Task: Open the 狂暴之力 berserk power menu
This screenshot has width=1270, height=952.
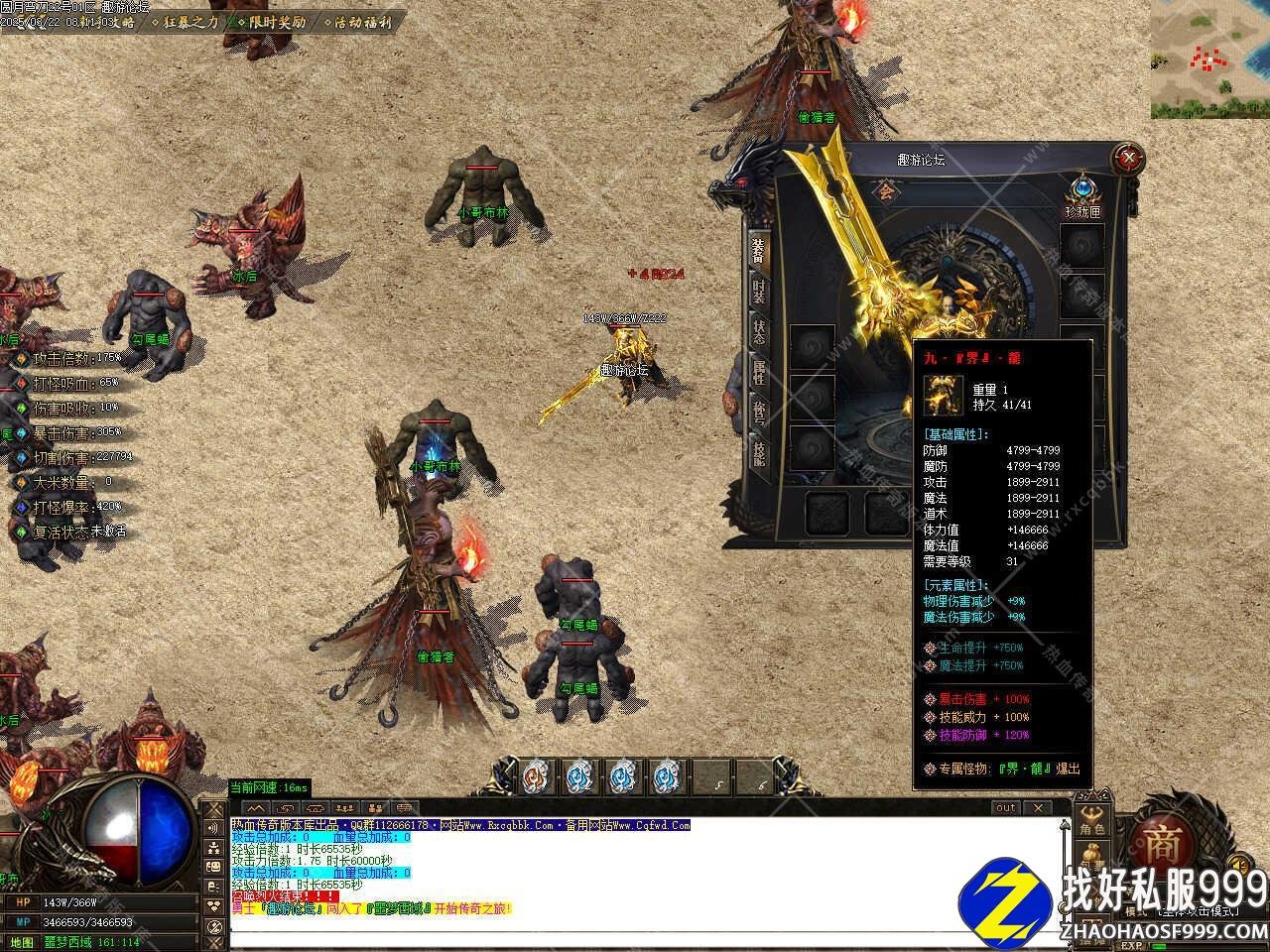Action: coord(191,22)
